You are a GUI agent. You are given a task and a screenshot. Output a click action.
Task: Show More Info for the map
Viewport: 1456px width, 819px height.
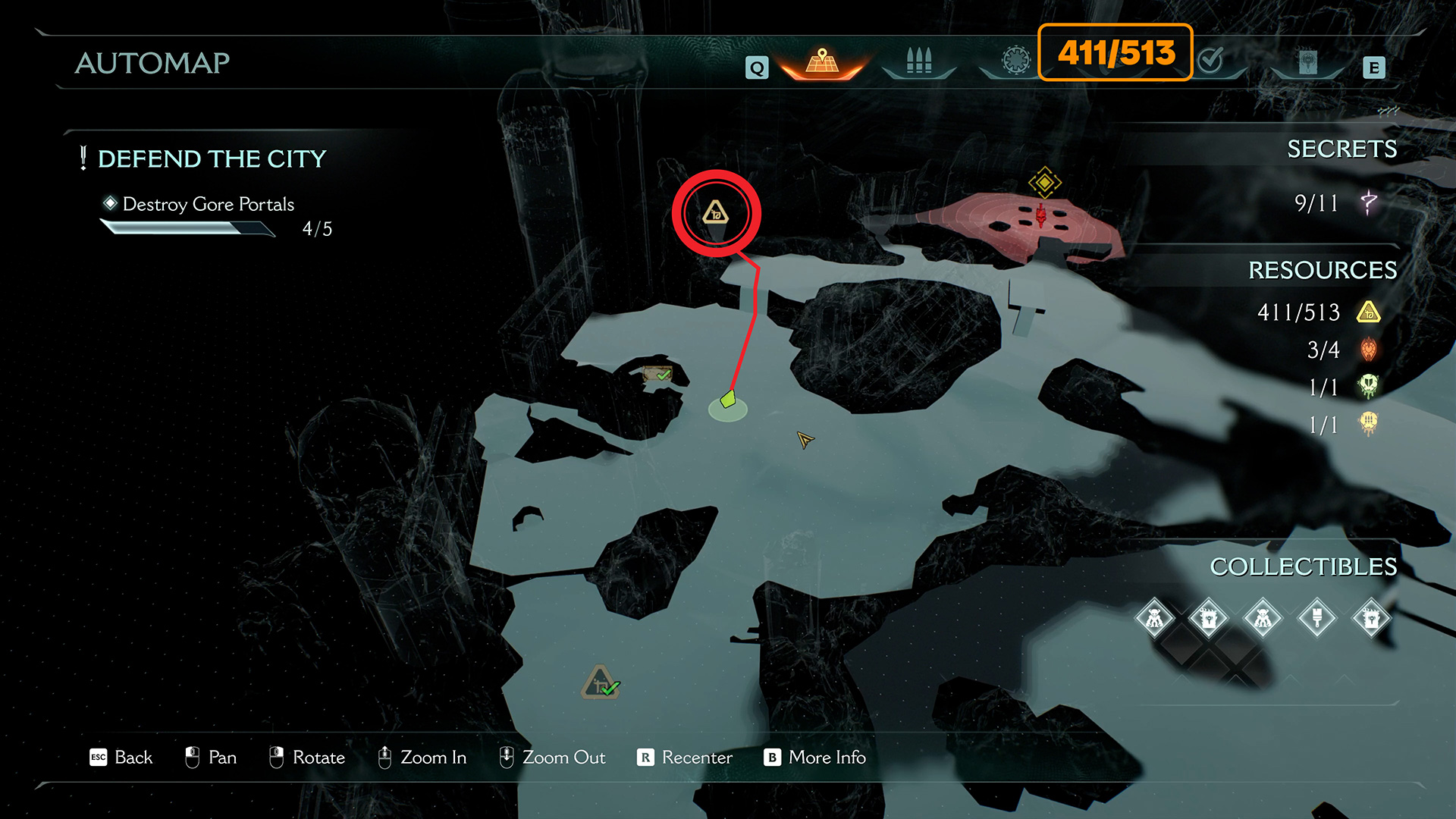pos(814,758)
